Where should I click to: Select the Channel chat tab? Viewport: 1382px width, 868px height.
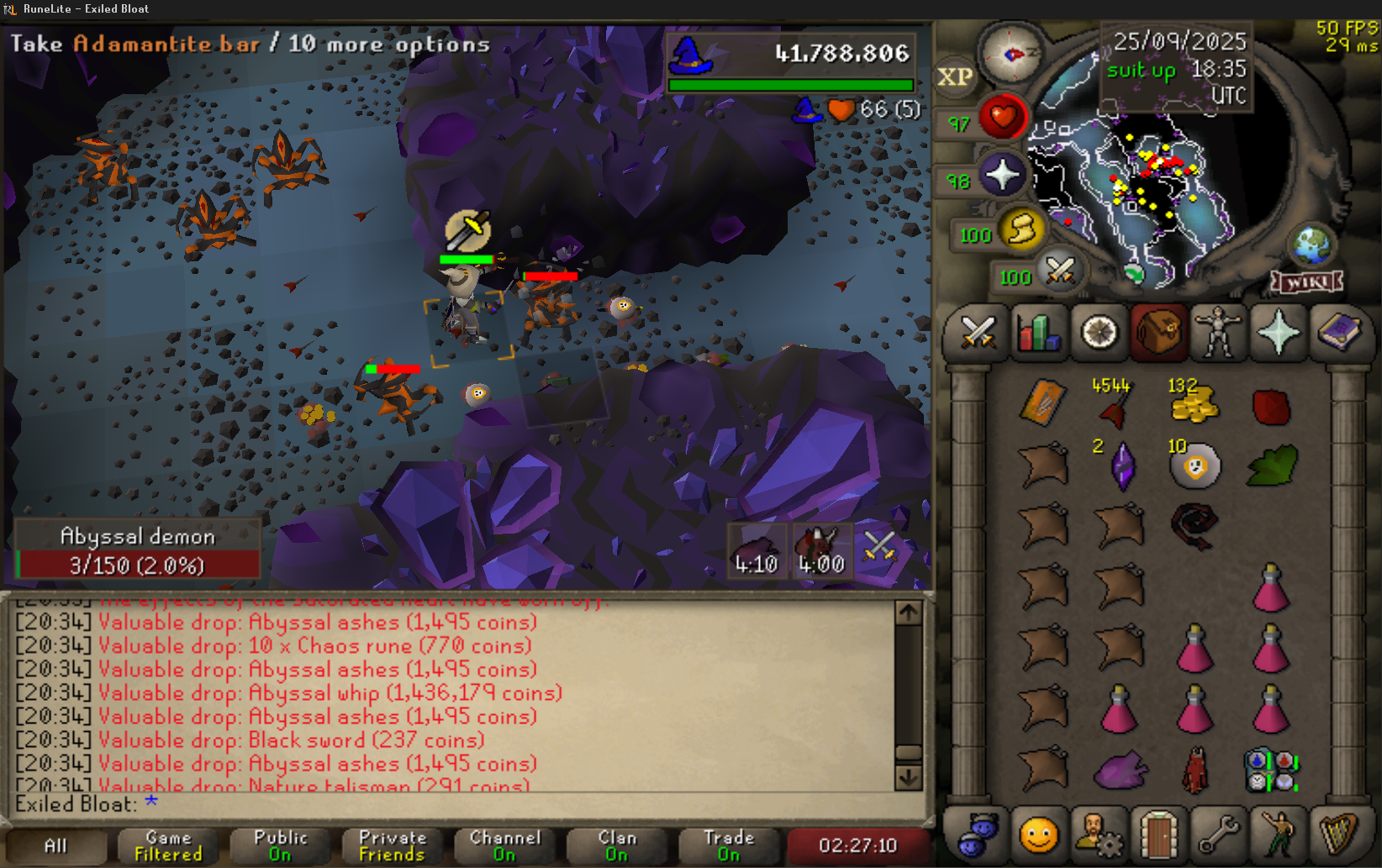click(x=504, y=845)
